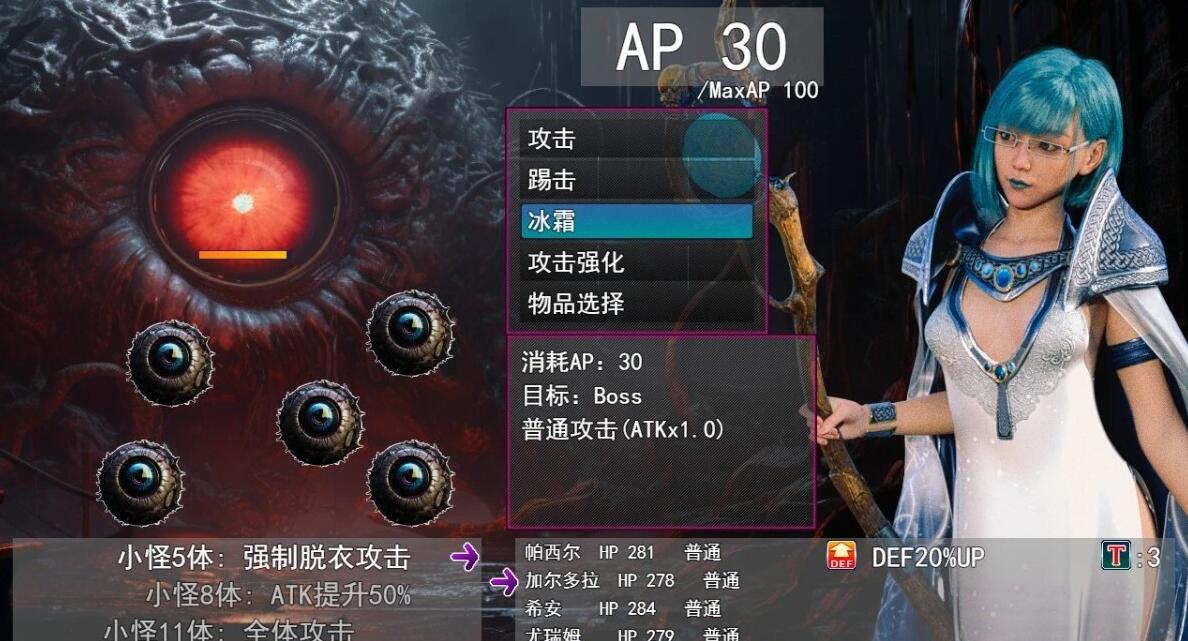Open the 物品选择 item menu
This screenshot has height=641, width=1188.
coord(636,304)
